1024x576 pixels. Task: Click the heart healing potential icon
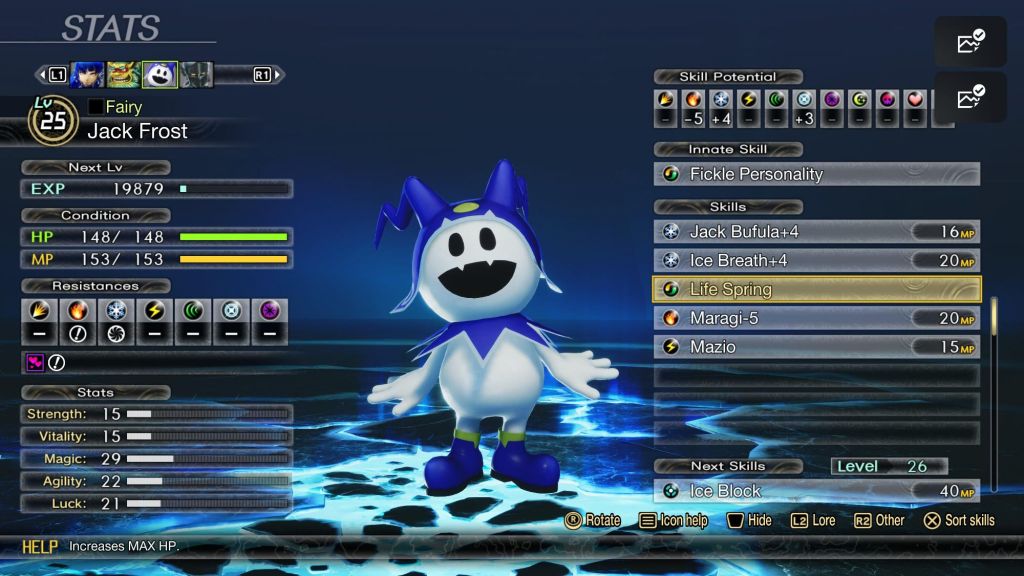coord(915,100)
